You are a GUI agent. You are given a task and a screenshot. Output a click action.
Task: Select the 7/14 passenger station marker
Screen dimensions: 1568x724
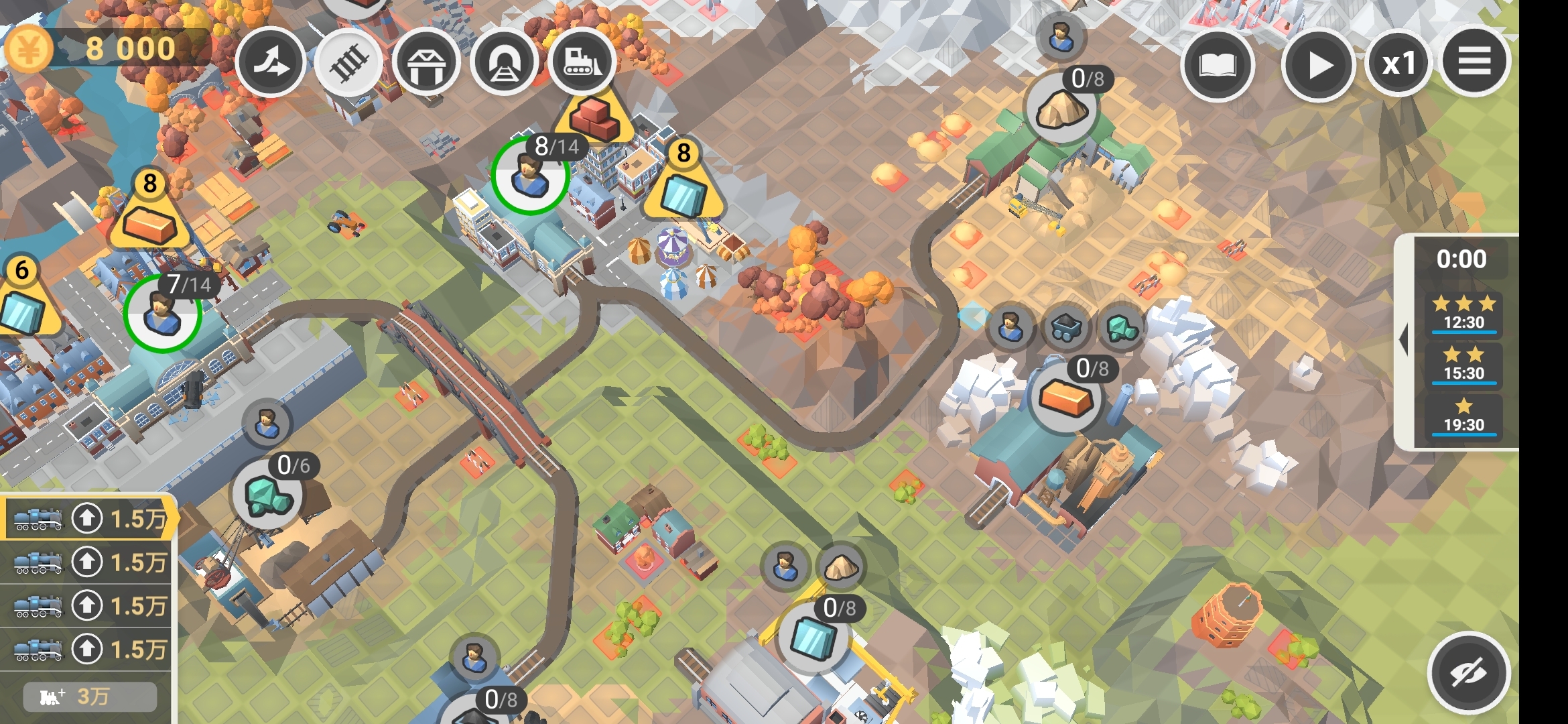pyautogui.click(x=162, y=313)
